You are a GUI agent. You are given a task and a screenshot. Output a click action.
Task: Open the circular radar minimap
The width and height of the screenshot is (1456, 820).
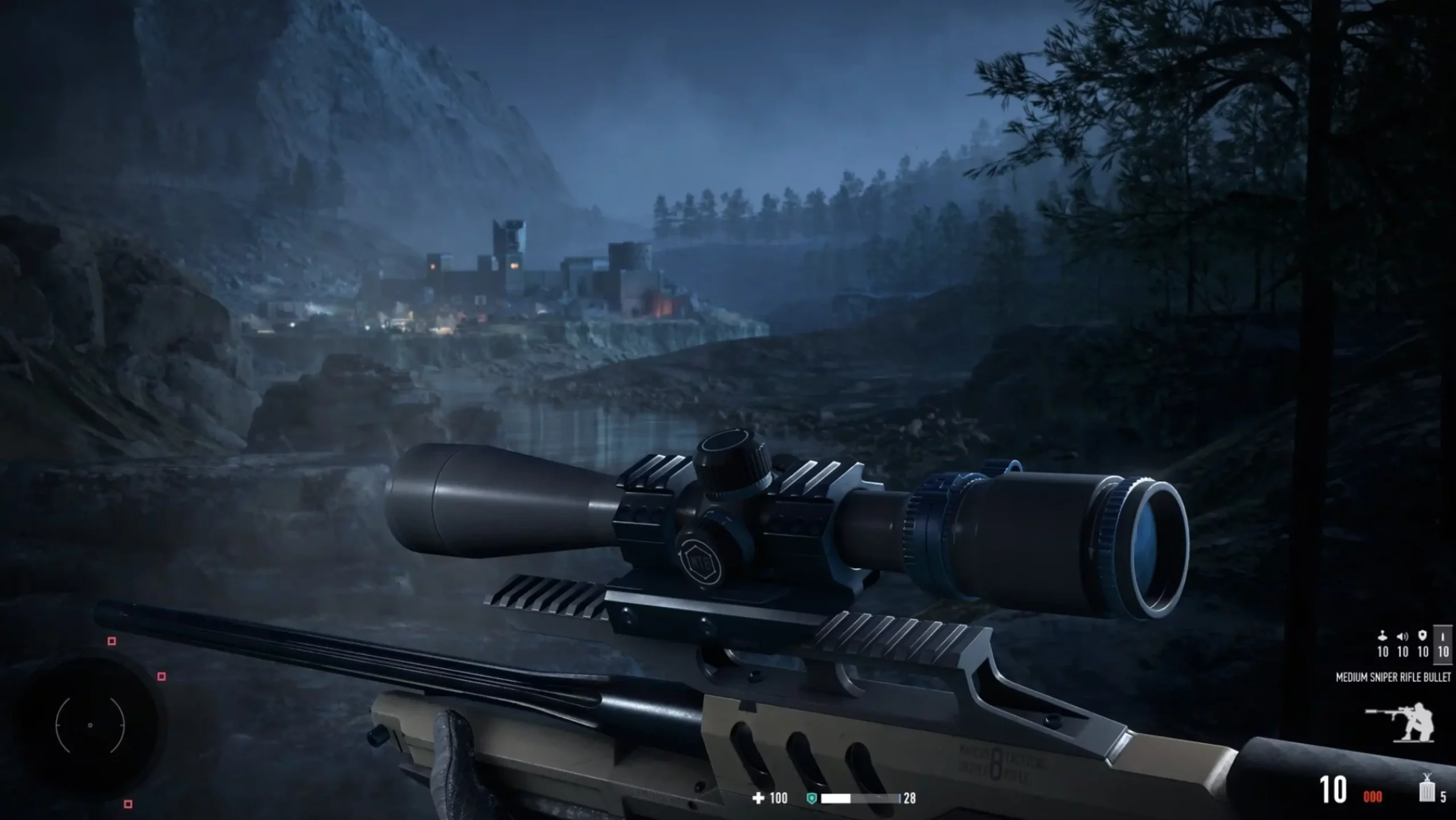point(90,725)
